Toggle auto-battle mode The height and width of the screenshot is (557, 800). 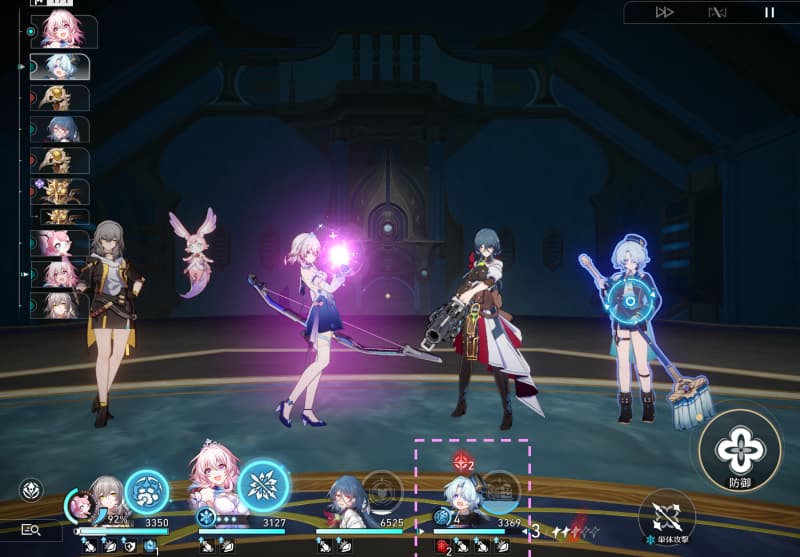pyautogui.click(x=717, y=12)
